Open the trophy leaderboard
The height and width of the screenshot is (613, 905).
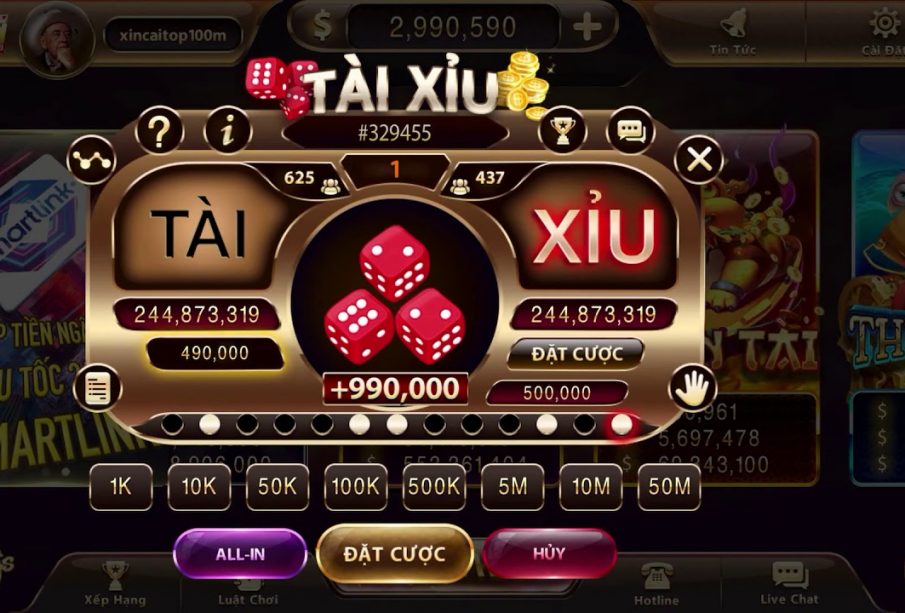click(x=562, y=130)
